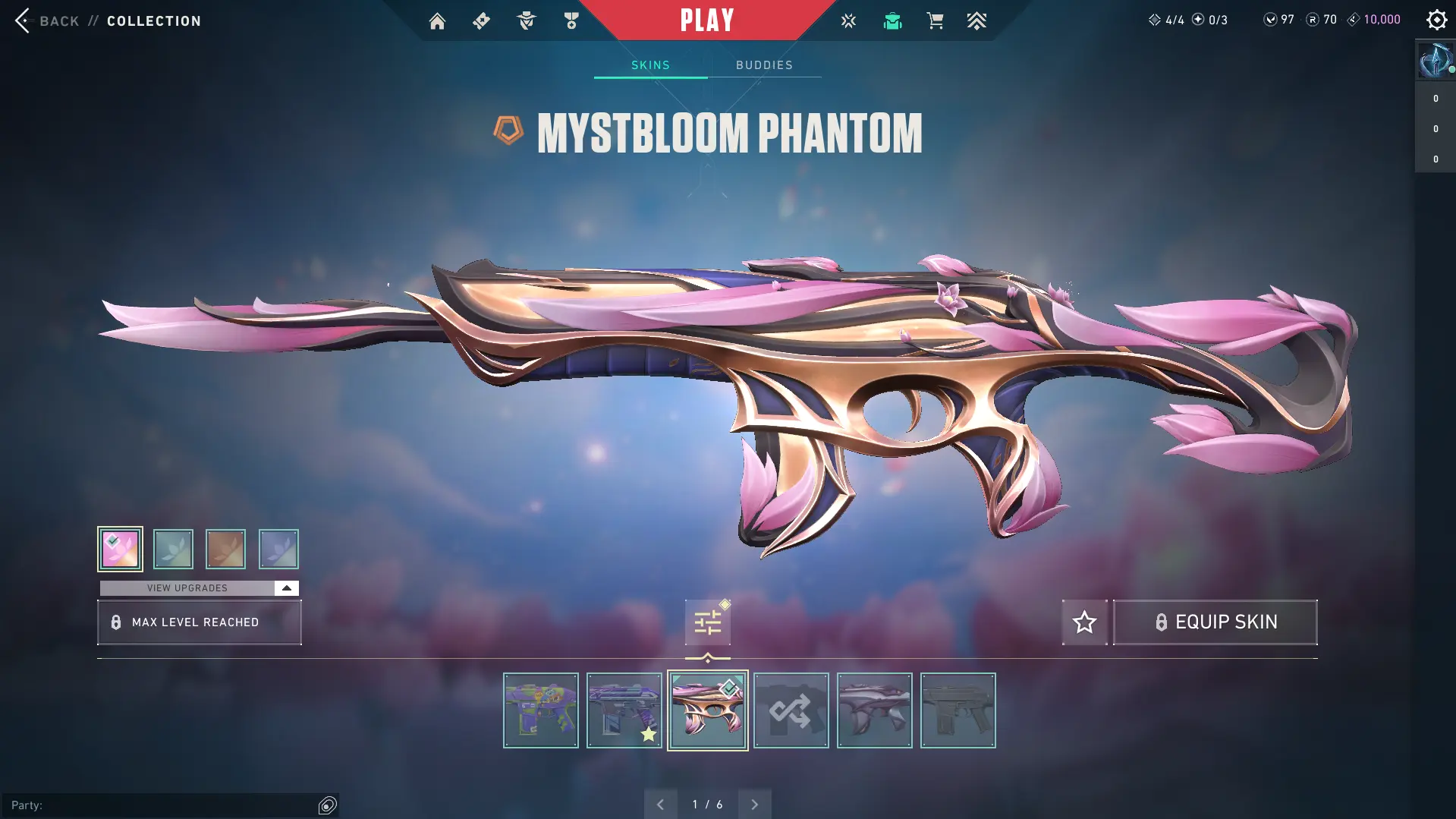This screenshot has width=1456, height=819.
Task: Go to the next skins page
Action: pos(754,803)
